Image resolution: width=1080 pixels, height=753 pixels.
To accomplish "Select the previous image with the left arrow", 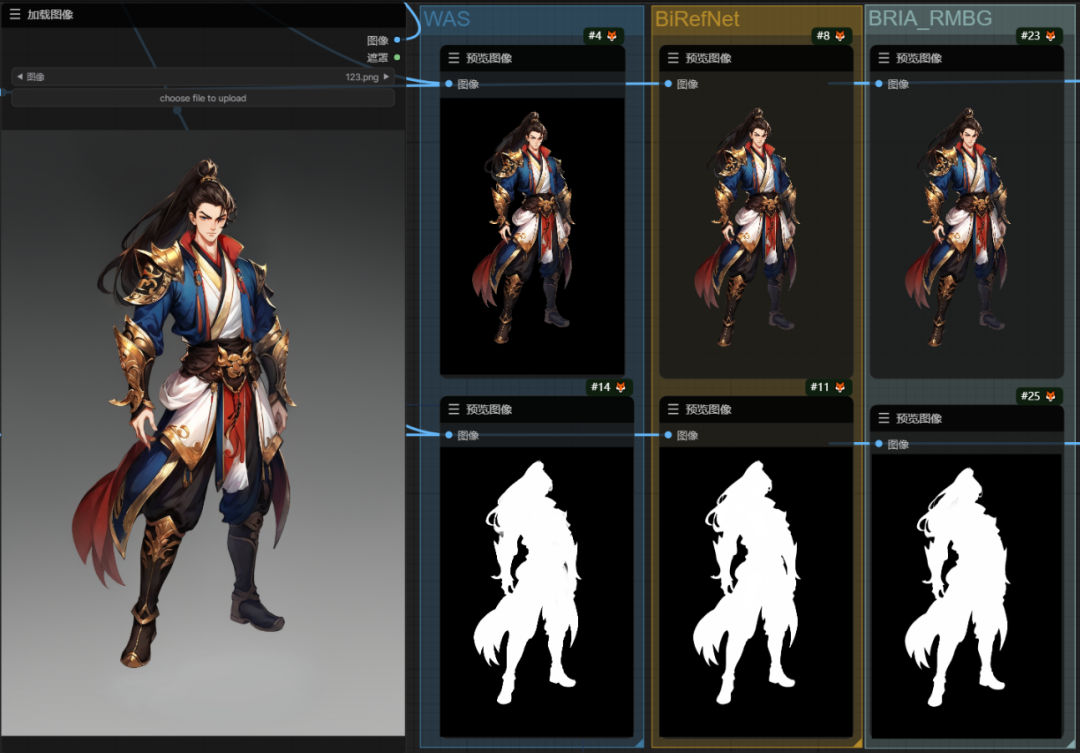I will pyautogui.click(x=20, y=76).
